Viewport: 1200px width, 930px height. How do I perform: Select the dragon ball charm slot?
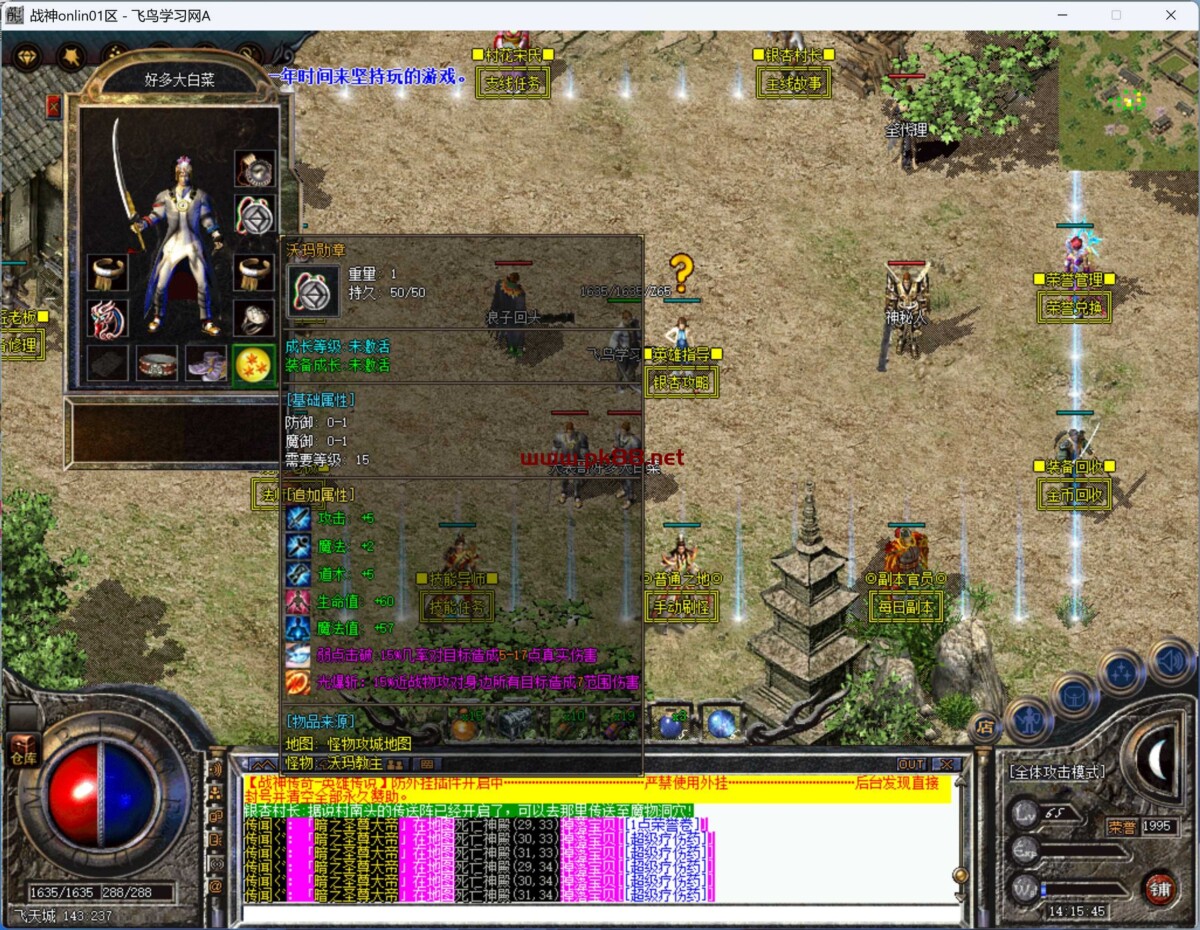click(x=253, y=365)
